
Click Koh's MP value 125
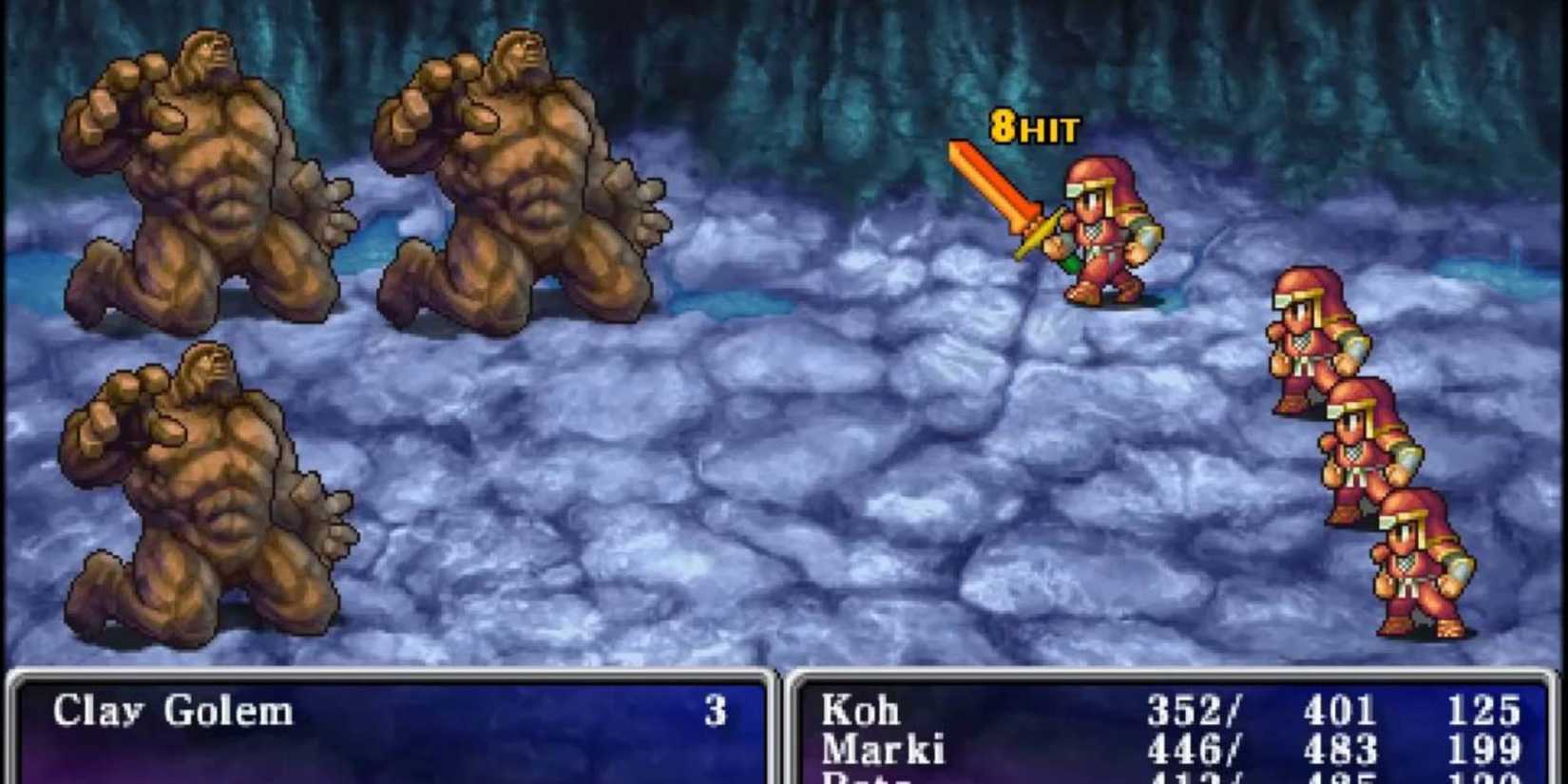click(x=1487, y=708)
